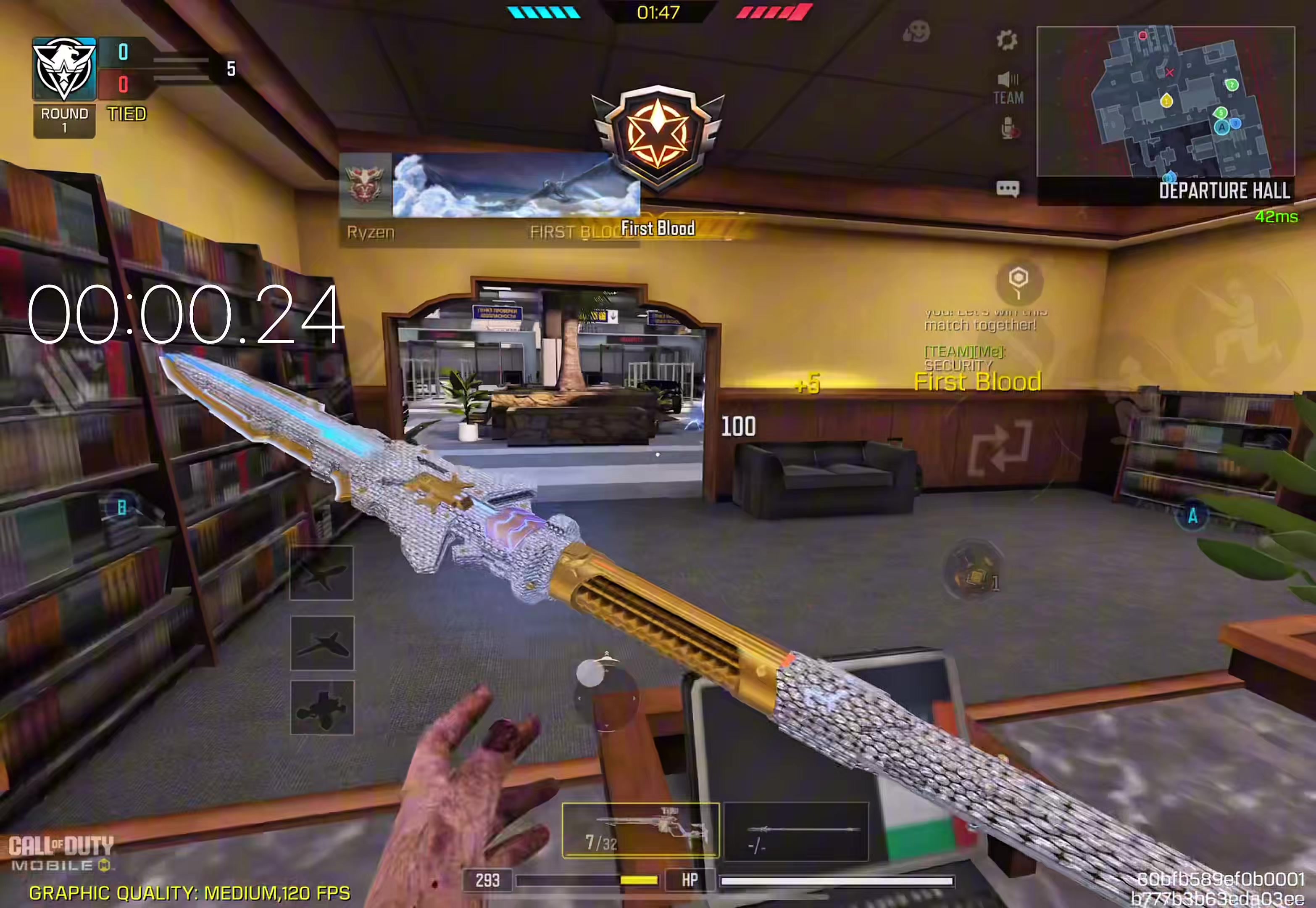Image resolution: width=1316 pixels, height=908 pixels.
Task: Switch to the secondary melee weapon slot
Action: pos(796,831)
